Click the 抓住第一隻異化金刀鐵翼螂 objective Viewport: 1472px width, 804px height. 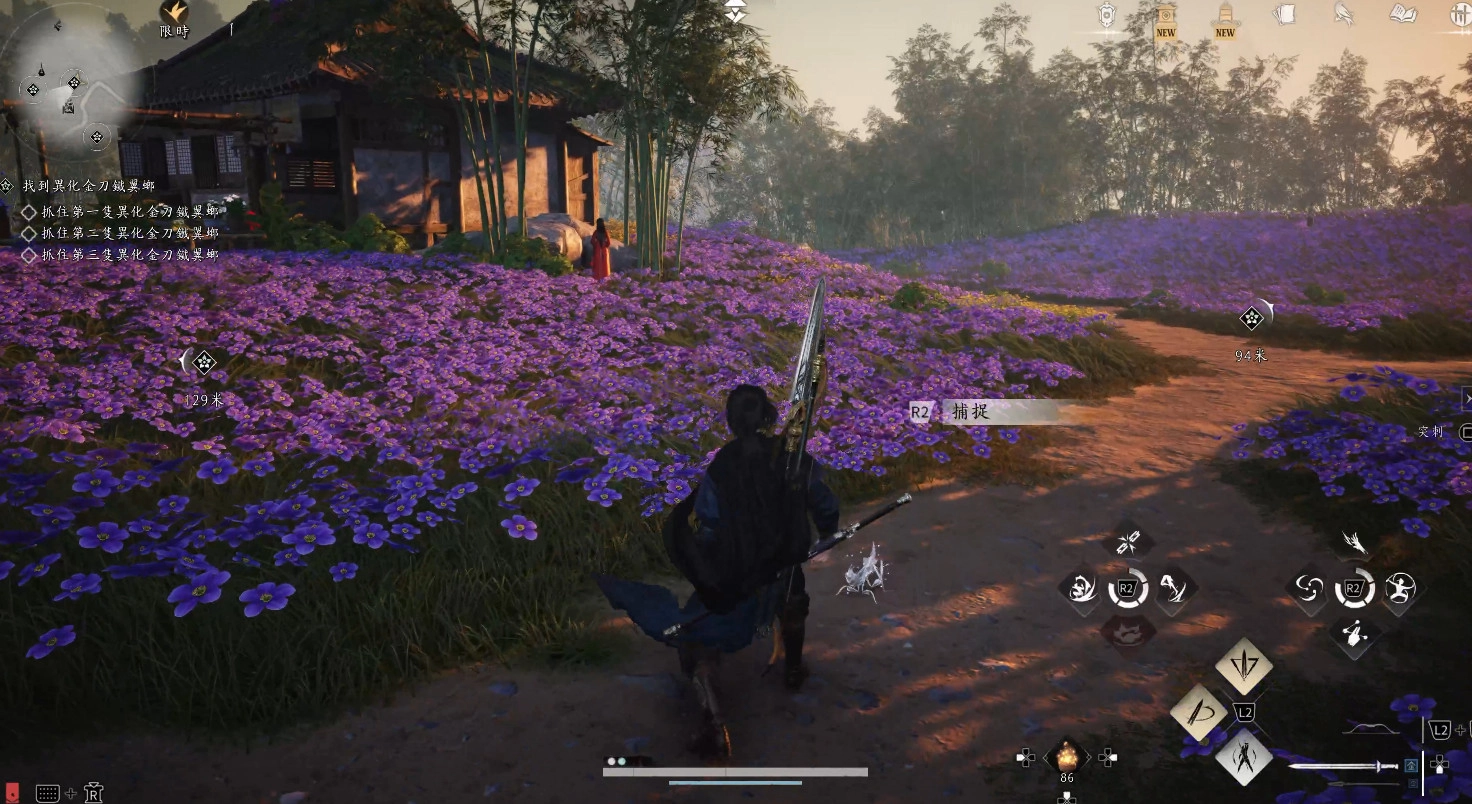129,212
